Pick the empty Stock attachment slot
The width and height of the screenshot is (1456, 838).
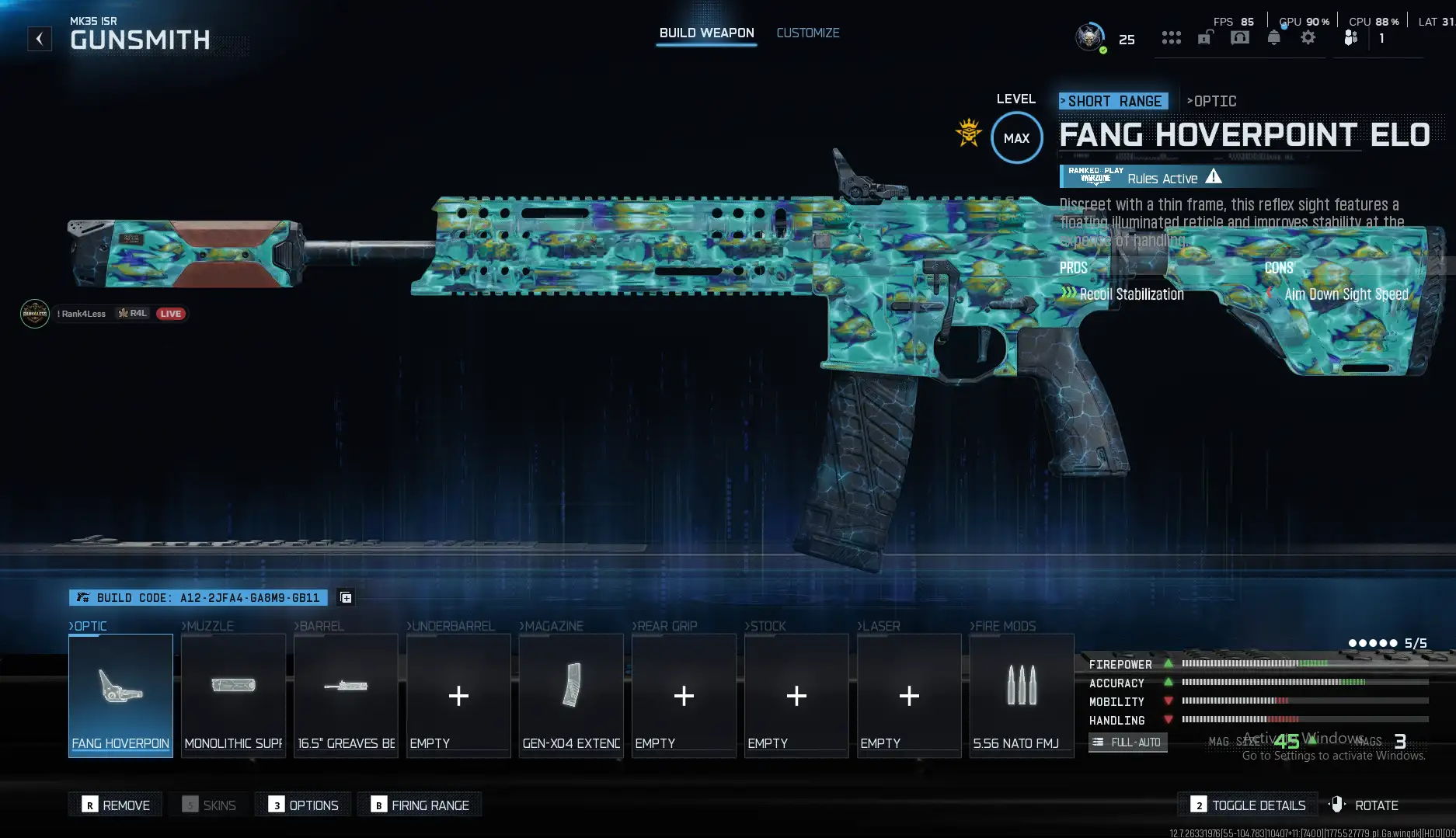(796, 695)
